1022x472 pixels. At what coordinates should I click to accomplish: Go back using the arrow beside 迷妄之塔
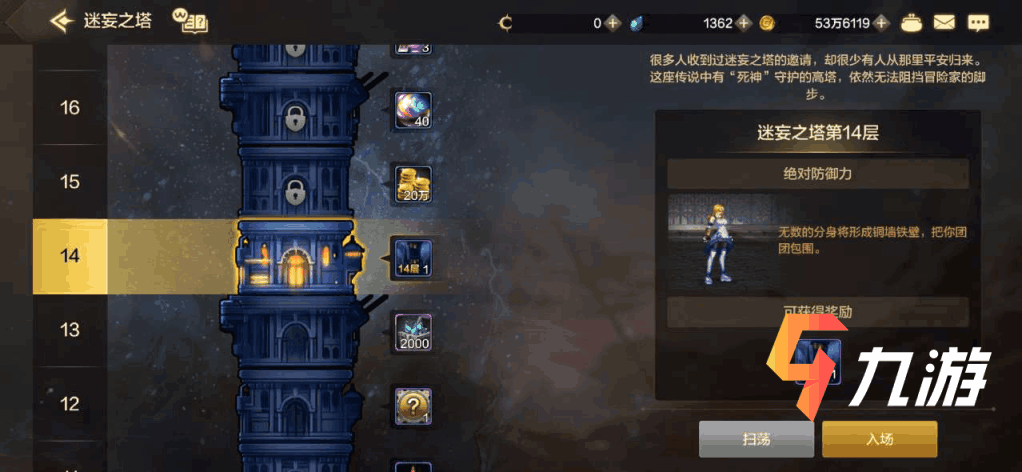tap(62, 21)
